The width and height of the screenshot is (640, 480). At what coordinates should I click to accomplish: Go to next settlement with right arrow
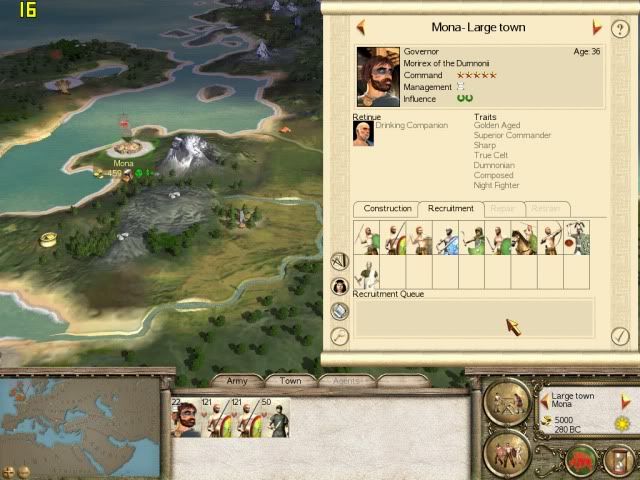click(x=597, y=28)
